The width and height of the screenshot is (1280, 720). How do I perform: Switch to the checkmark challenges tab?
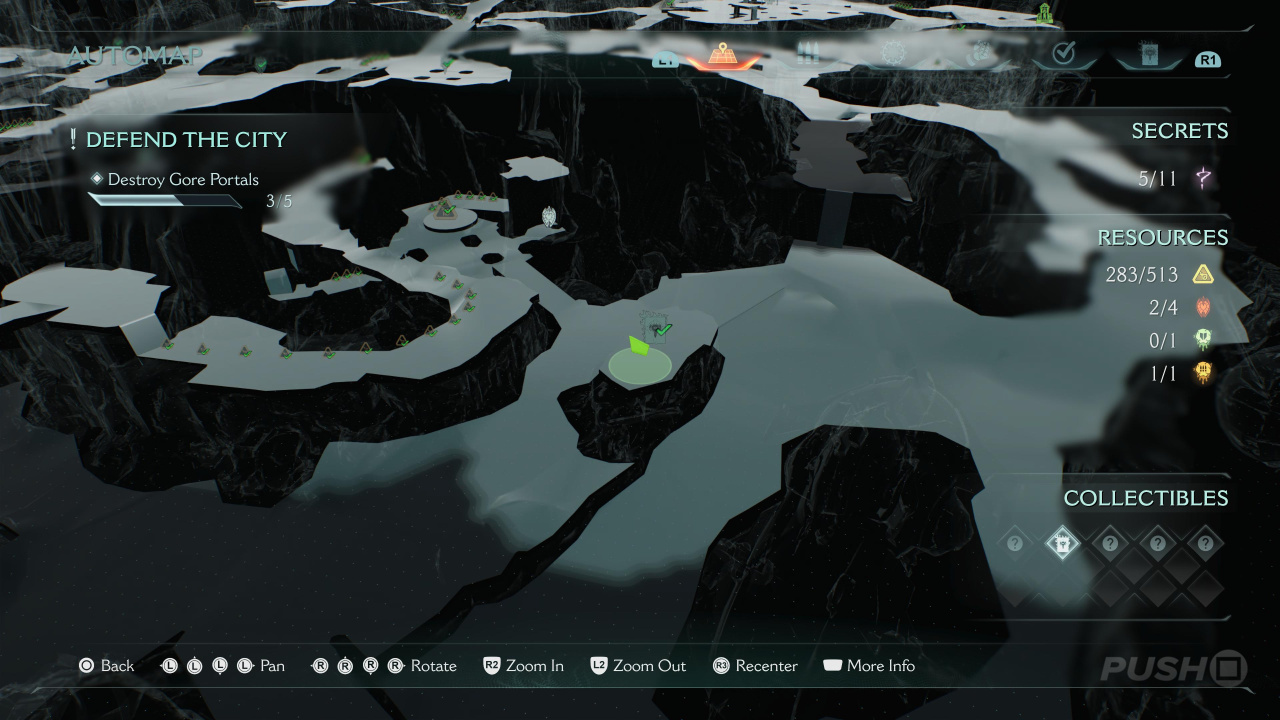pos(1063,54)
